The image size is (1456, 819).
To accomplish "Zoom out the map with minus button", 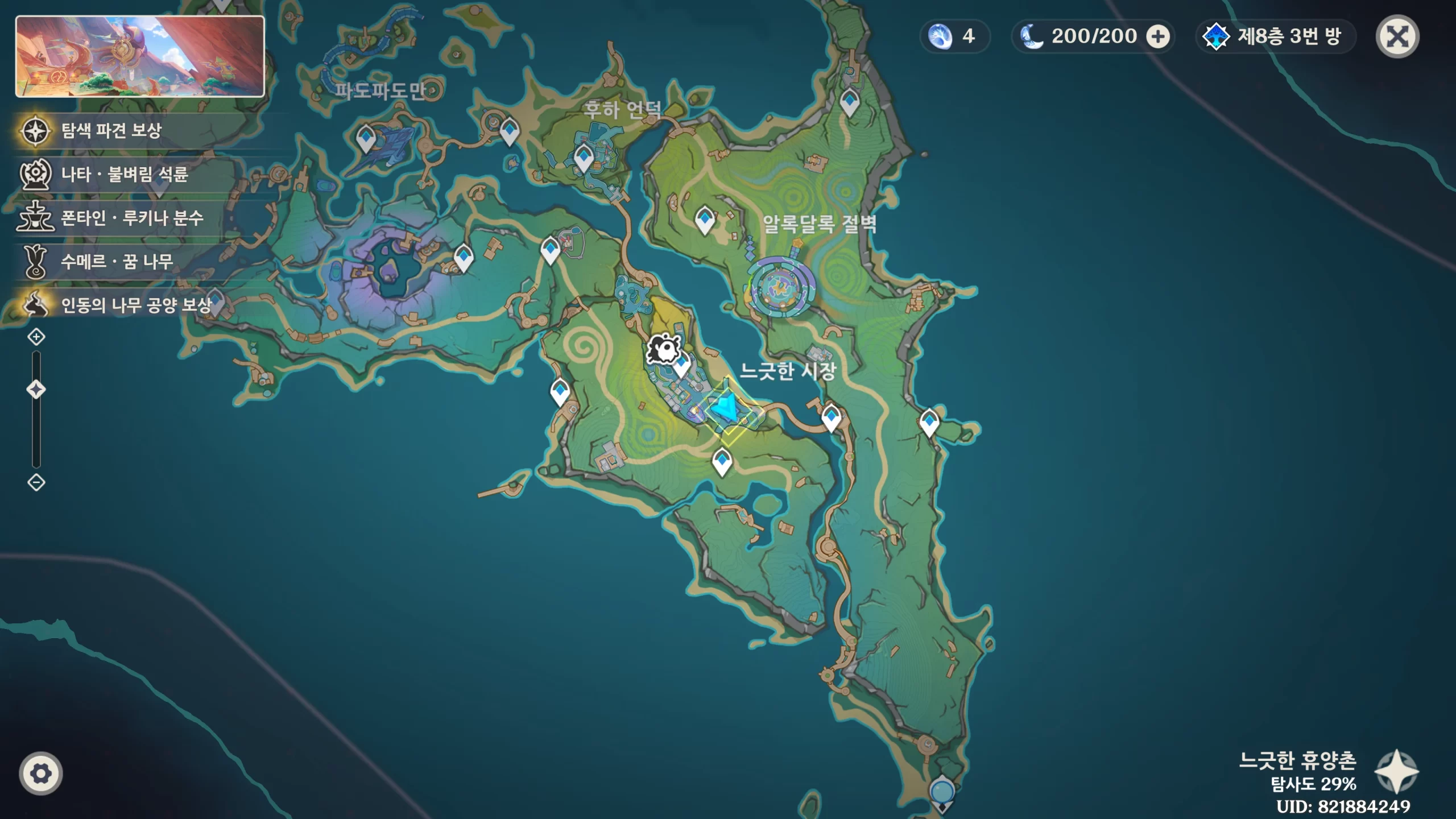I will point(36,483).
